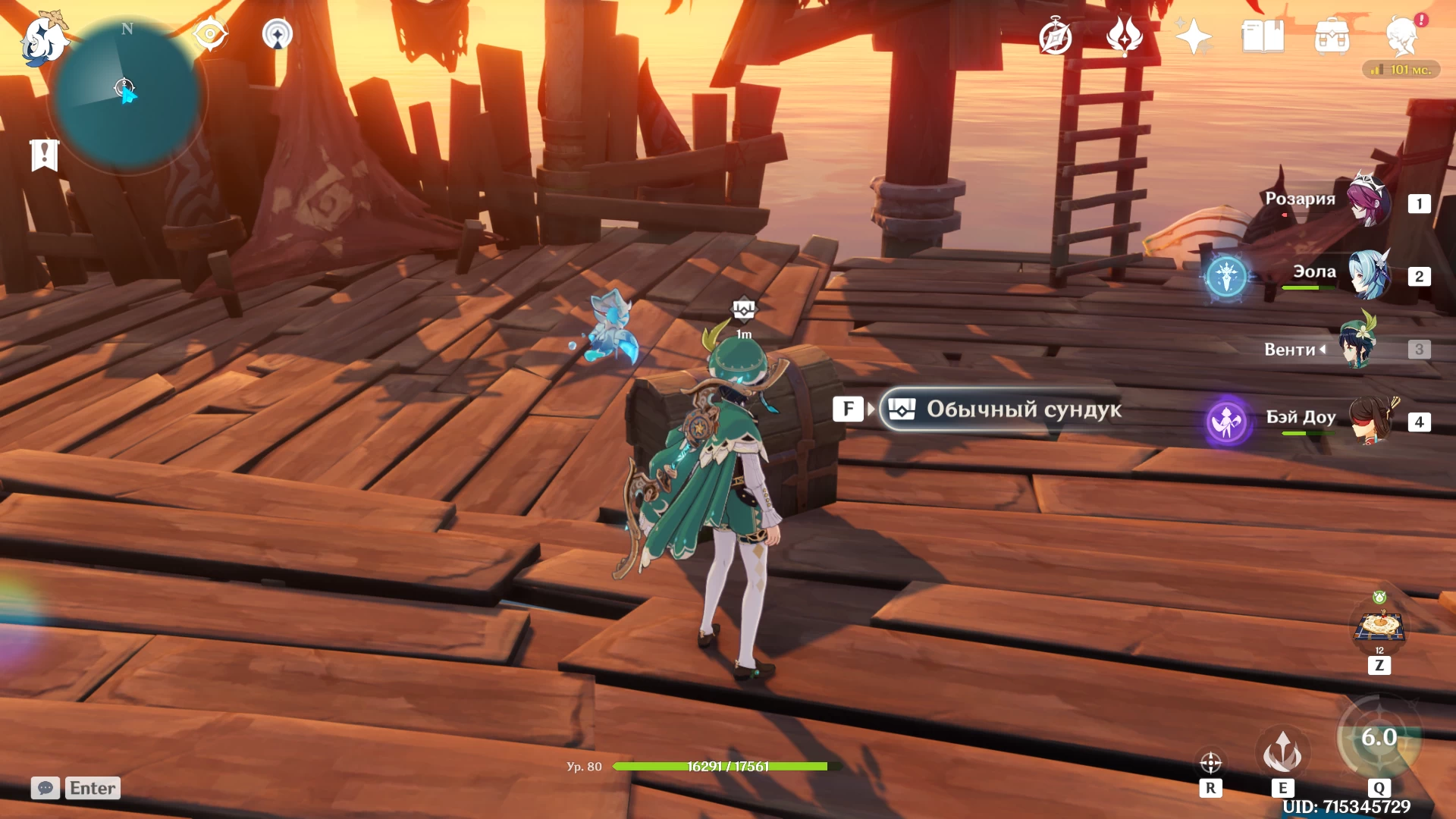Open the chat speech bubble
Screen dimensions: 1456x819
coord(45,788)
